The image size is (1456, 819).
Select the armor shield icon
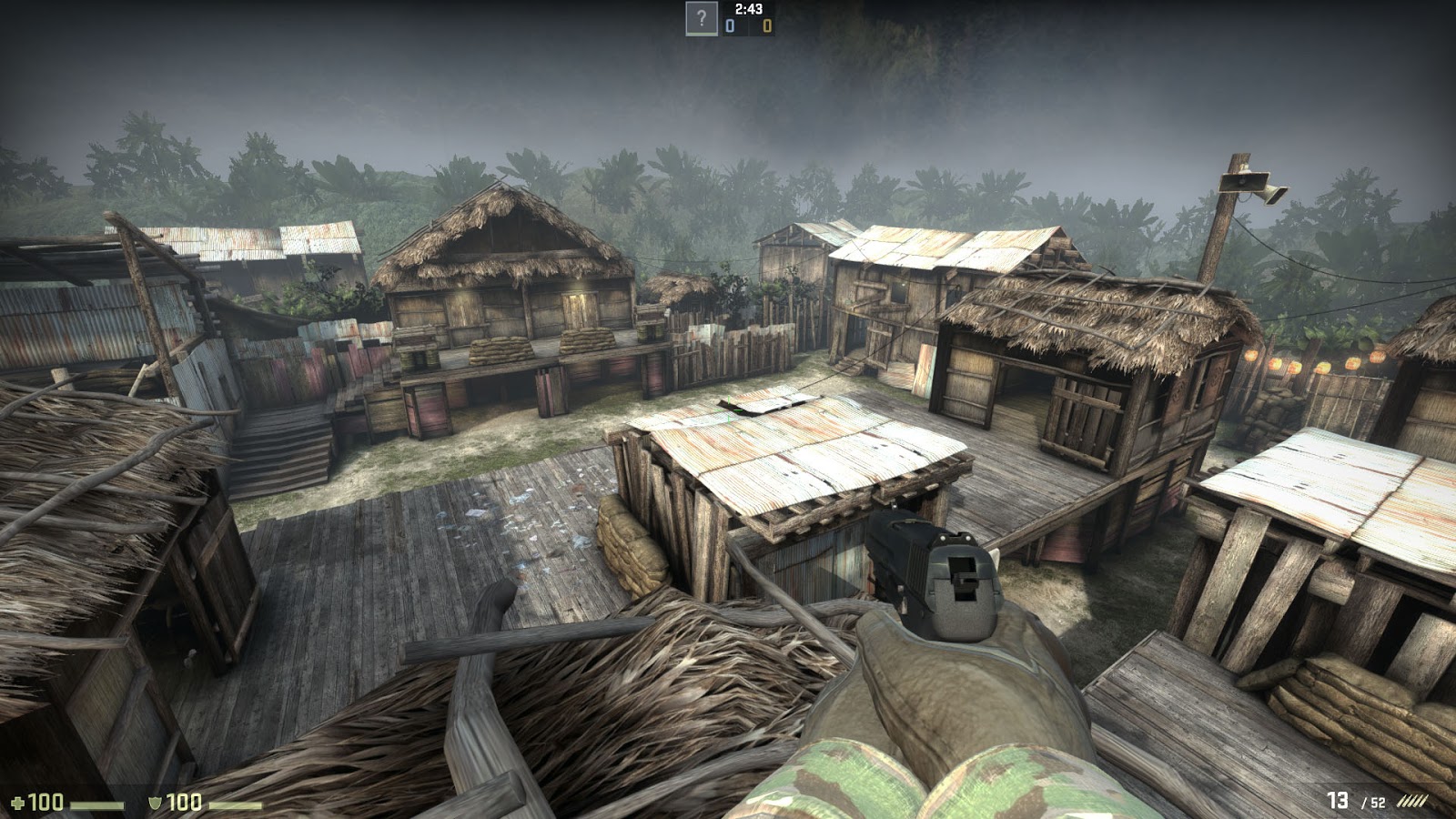tap(156, 804)
